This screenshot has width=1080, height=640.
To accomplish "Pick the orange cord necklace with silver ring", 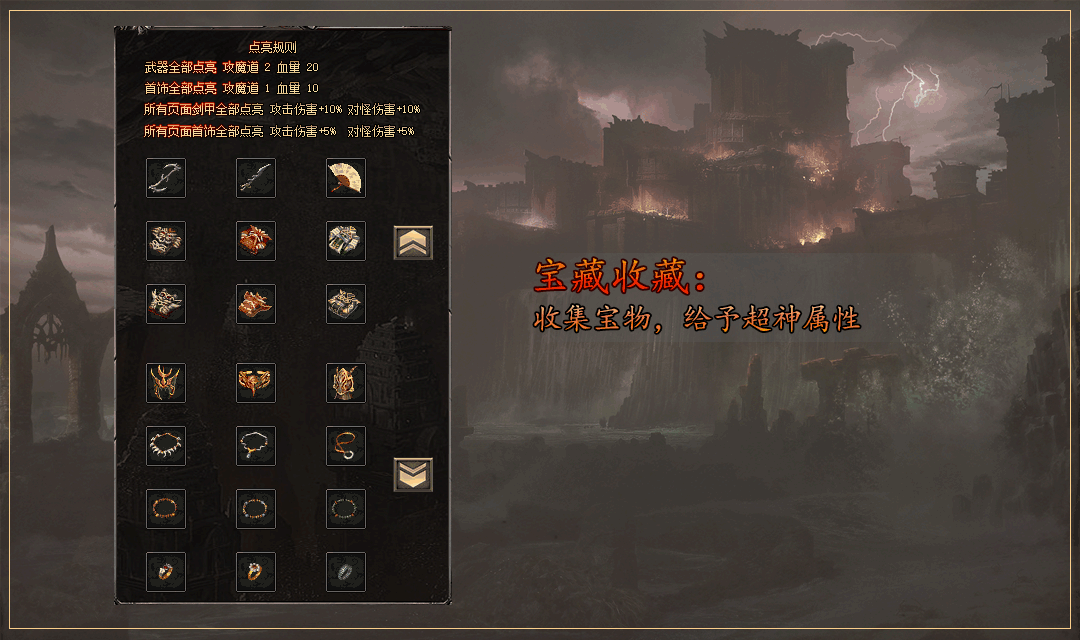I will click(346, 446).
